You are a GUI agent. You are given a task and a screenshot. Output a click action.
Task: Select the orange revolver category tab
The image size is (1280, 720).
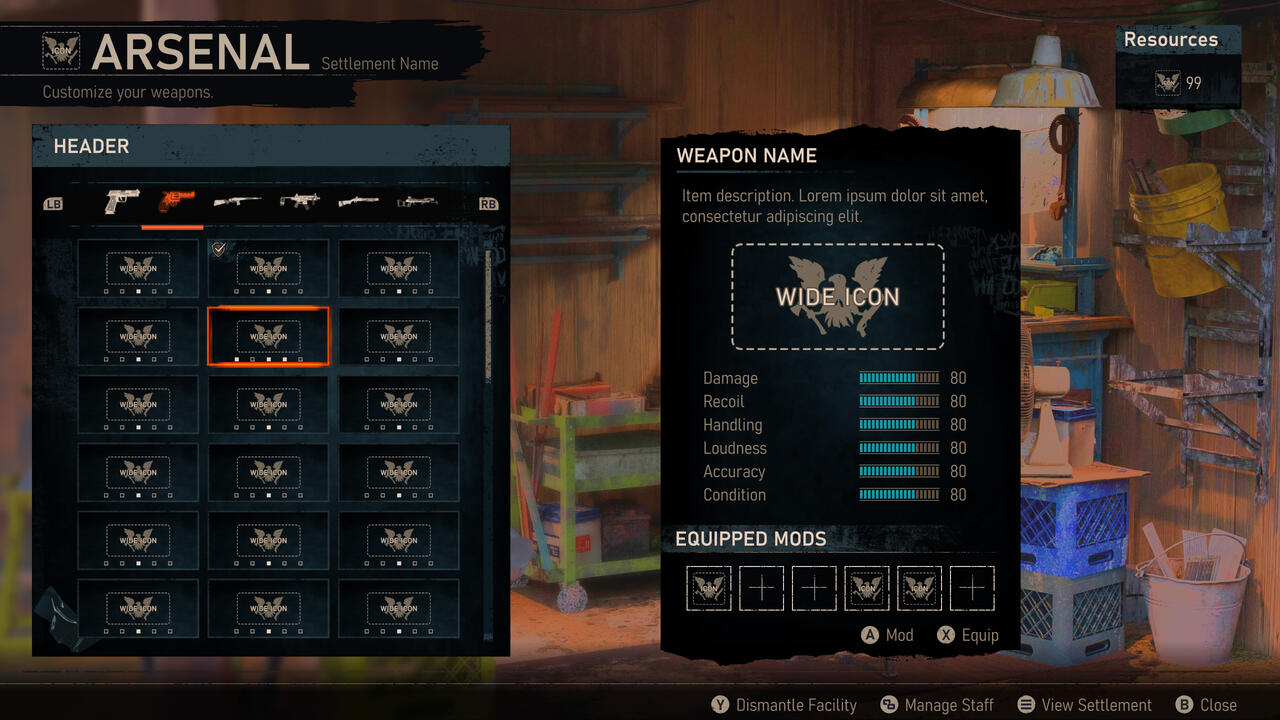(x=176, y=202)
